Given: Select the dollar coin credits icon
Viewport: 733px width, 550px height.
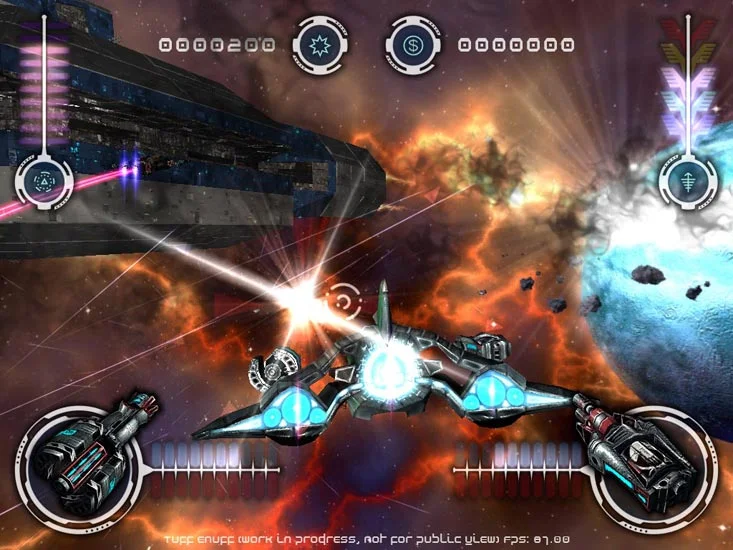Looking at the screenshot, I should (x=414, y=45).
